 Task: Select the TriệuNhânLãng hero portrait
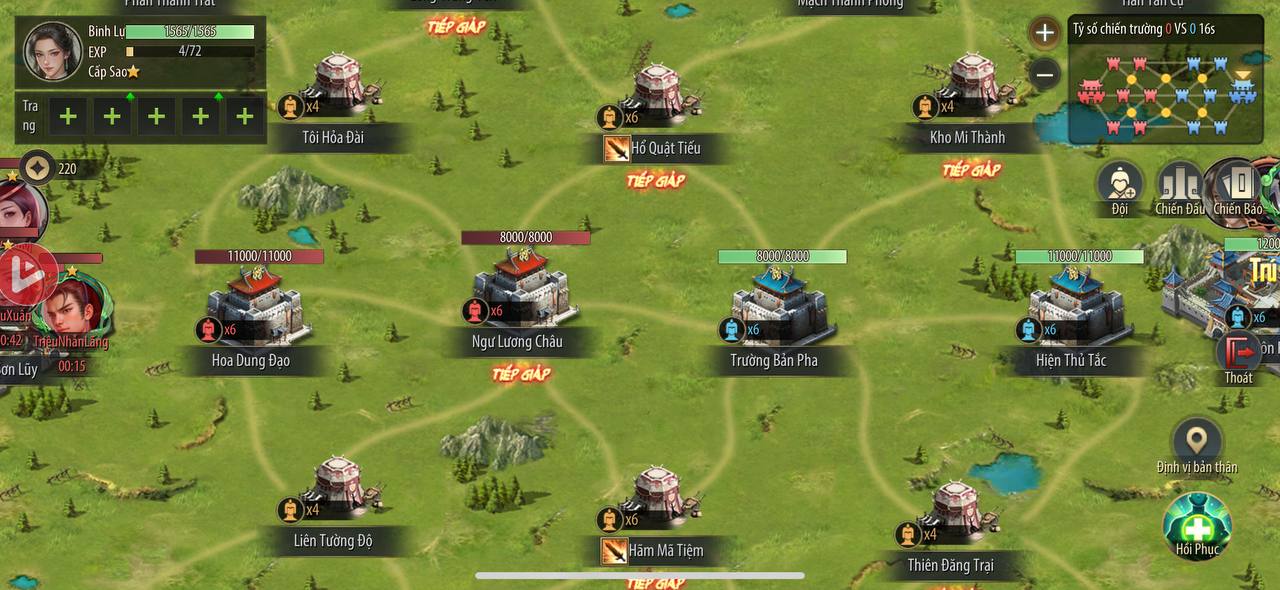[70, 310]
